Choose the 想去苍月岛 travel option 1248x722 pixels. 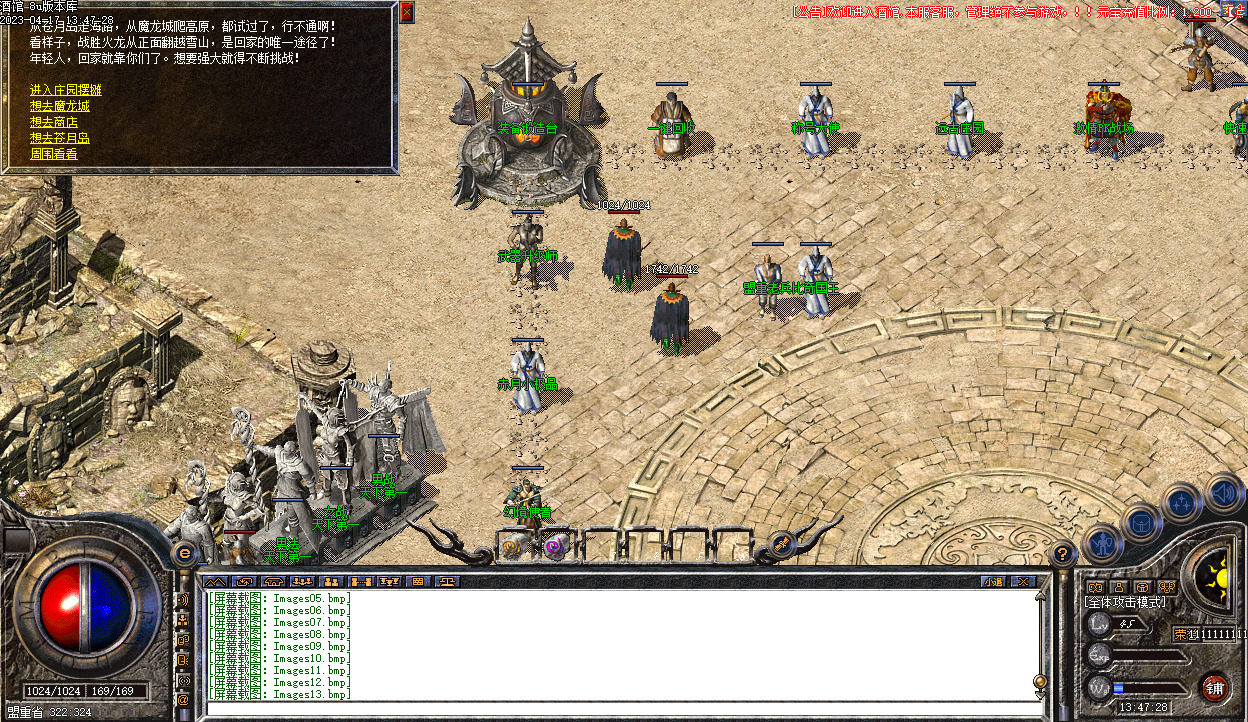[x=60, y=138]
